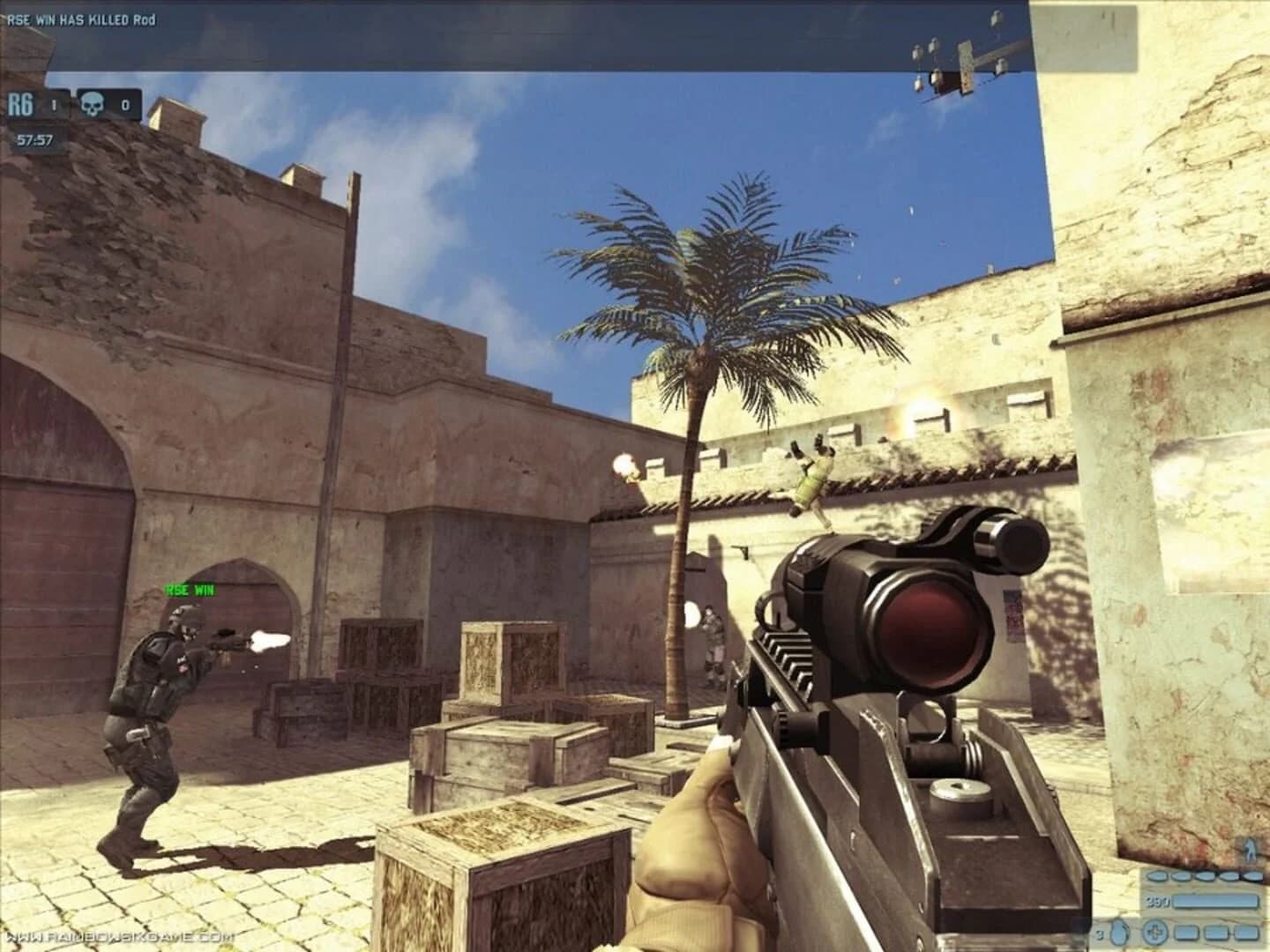Select the first equipment slot capsule icon
Viewport: 1270px width, 952px height.
pos(1186,933)
